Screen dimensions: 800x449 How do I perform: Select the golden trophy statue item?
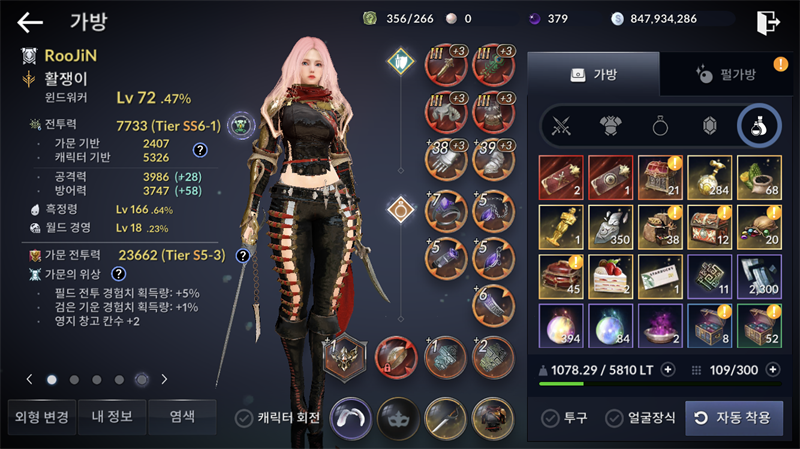pyautogui.click(x=562, y=226)
